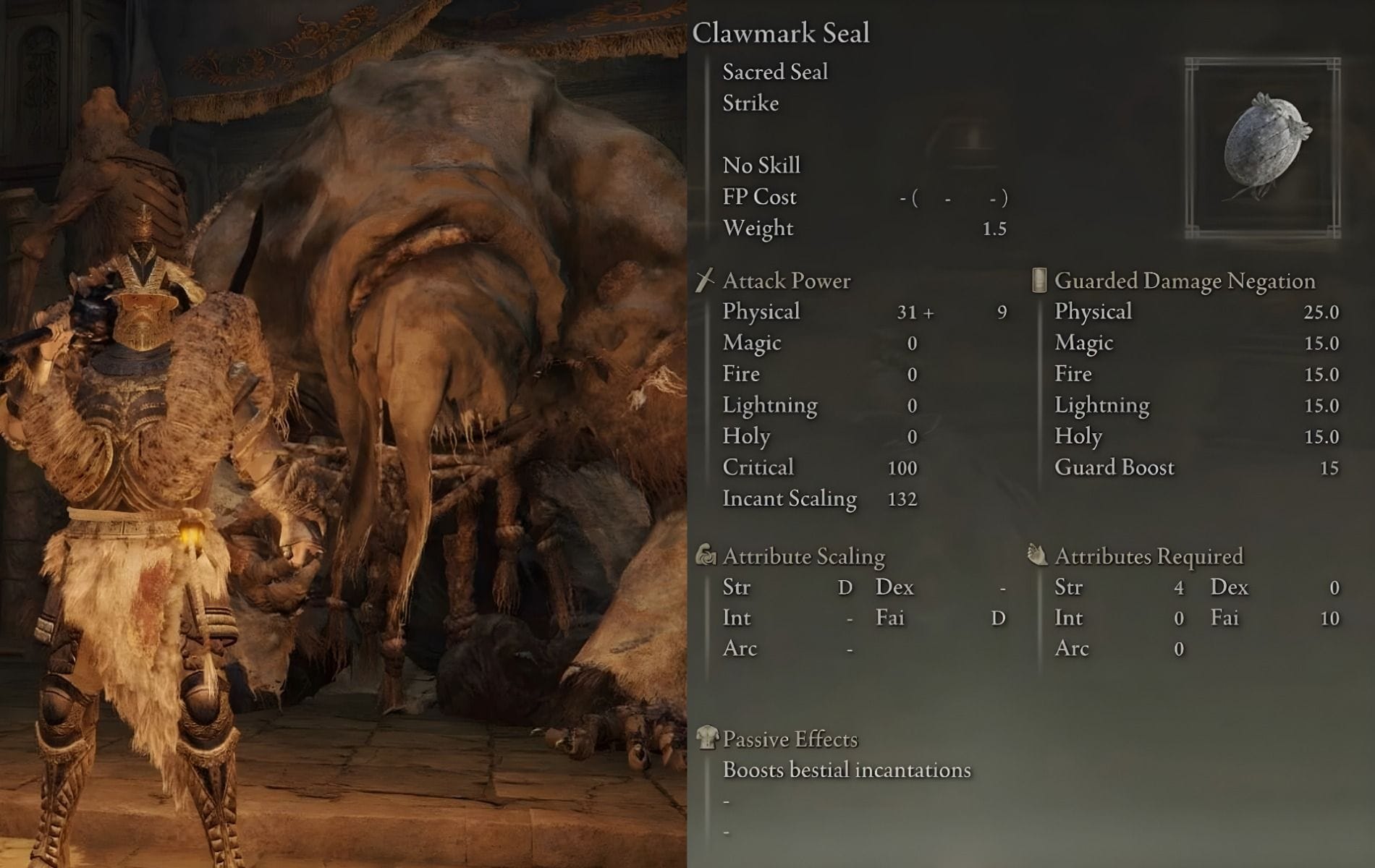This screenshot has width=1375, height=868.
Task: Toggle the Incant Scaling 132 stat
Action: coord(790,498)
